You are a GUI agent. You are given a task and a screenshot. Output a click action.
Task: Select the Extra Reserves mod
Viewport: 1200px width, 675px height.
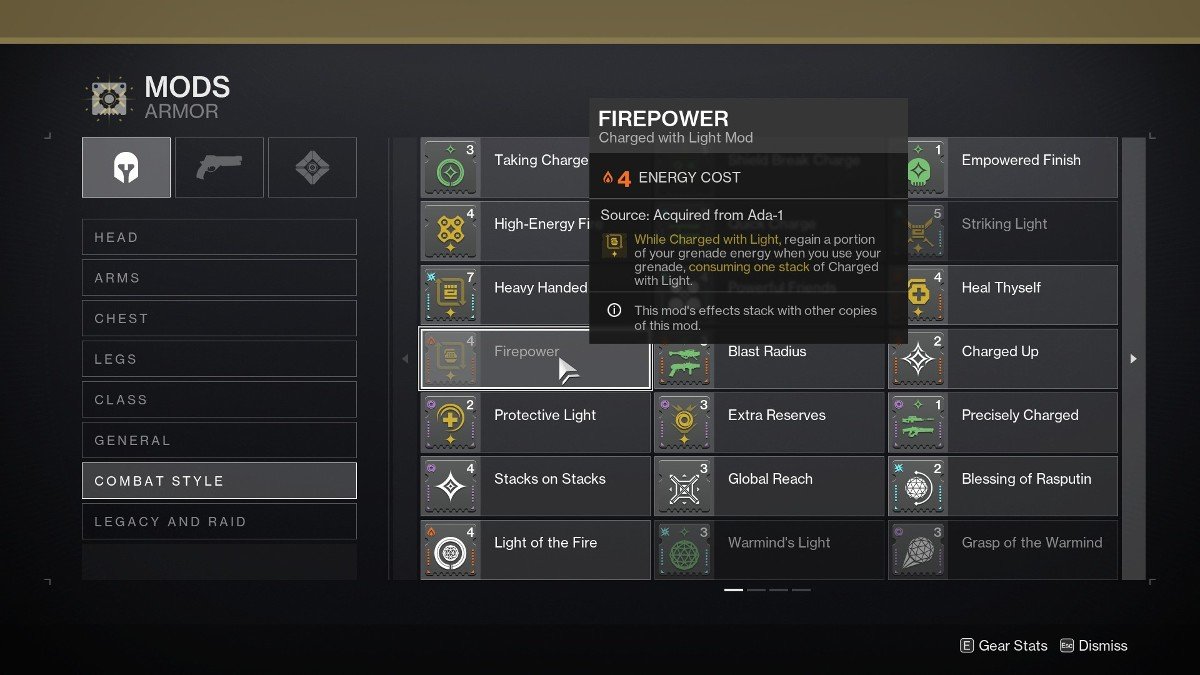(769, 422)
